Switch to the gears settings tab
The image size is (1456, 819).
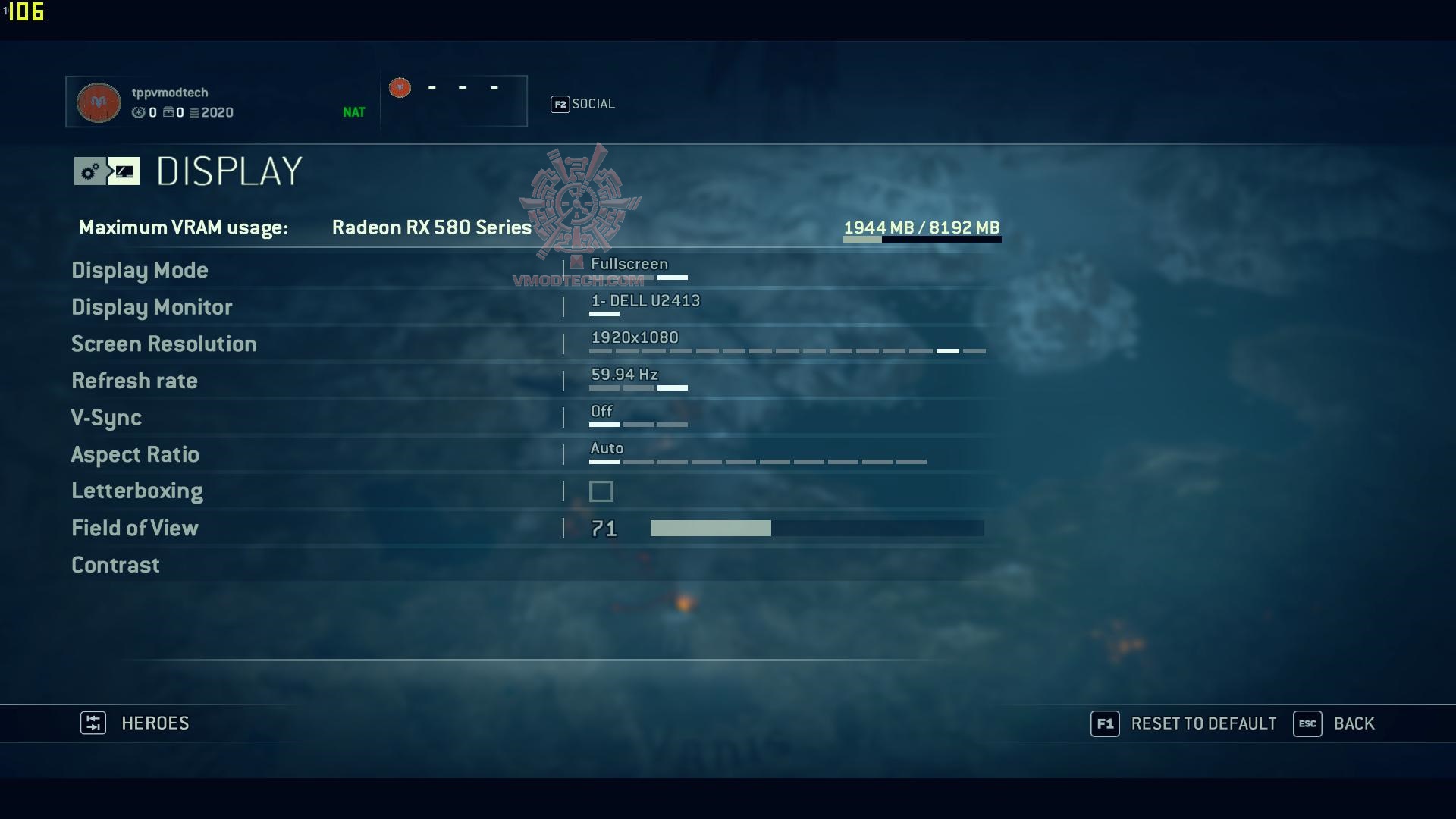89,171
